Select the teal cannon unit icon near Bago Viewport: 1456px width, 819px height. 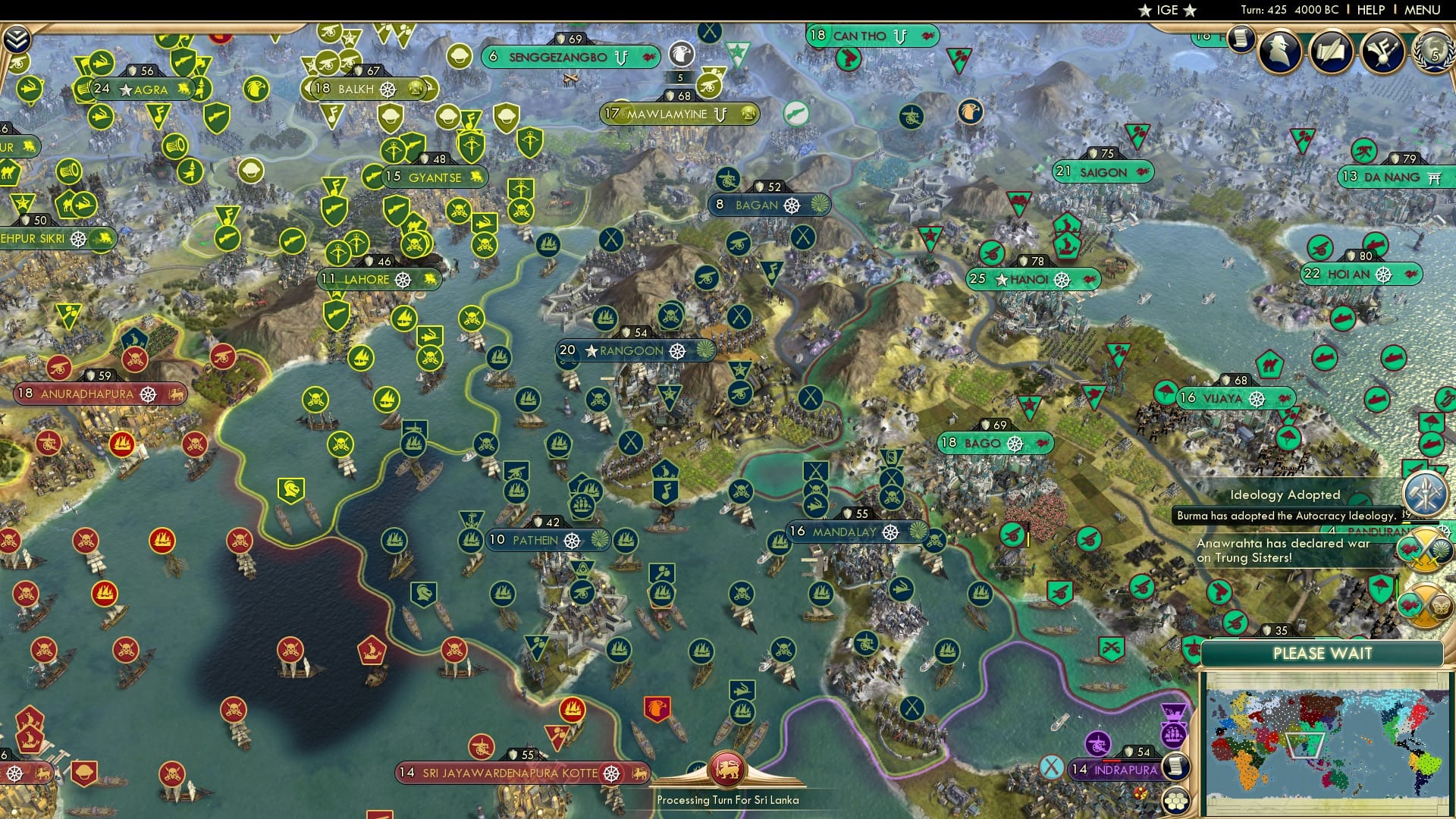tap(1011, 535)
